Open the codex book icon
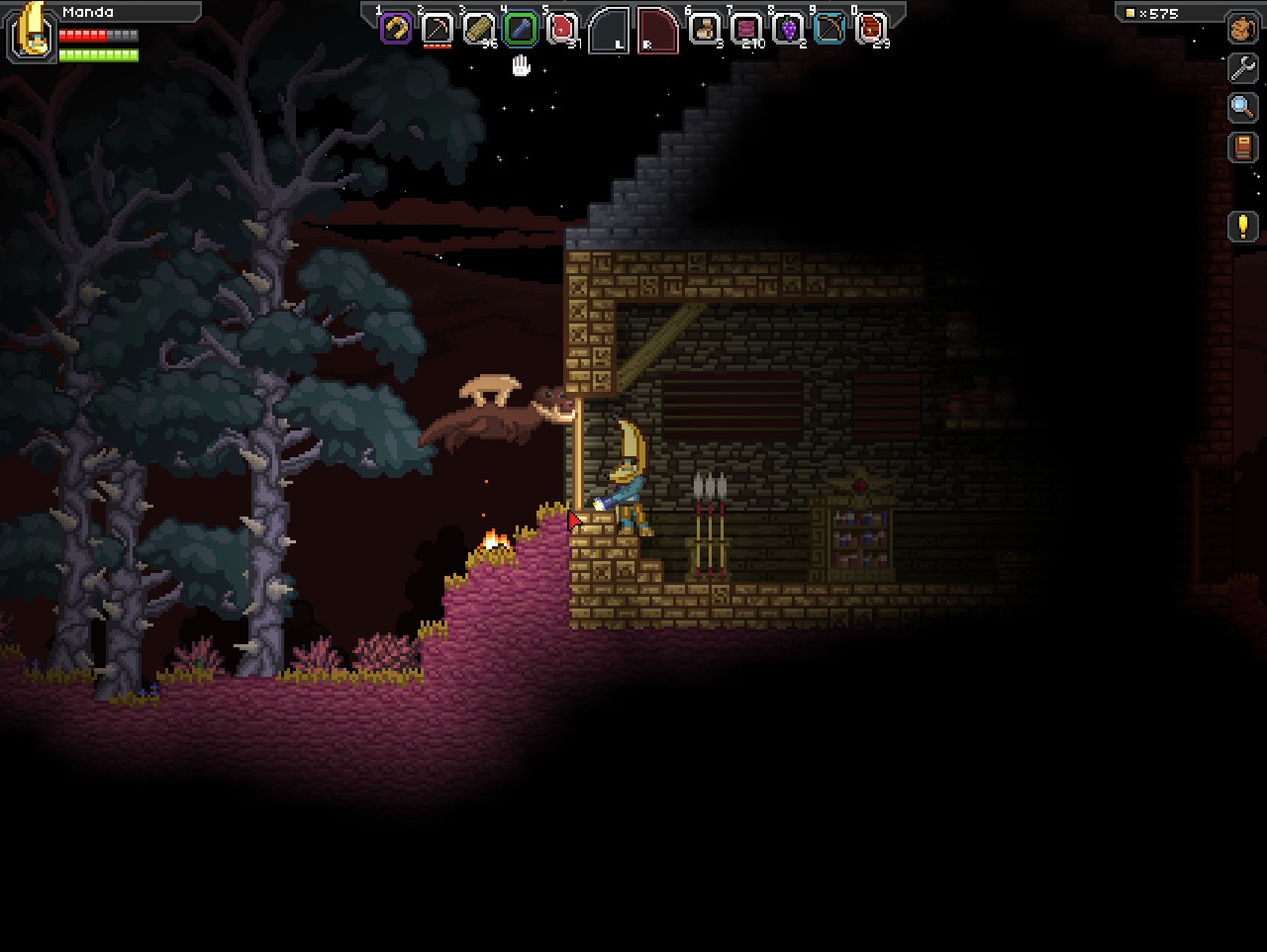1267x952 pixels. point(1241,146)
